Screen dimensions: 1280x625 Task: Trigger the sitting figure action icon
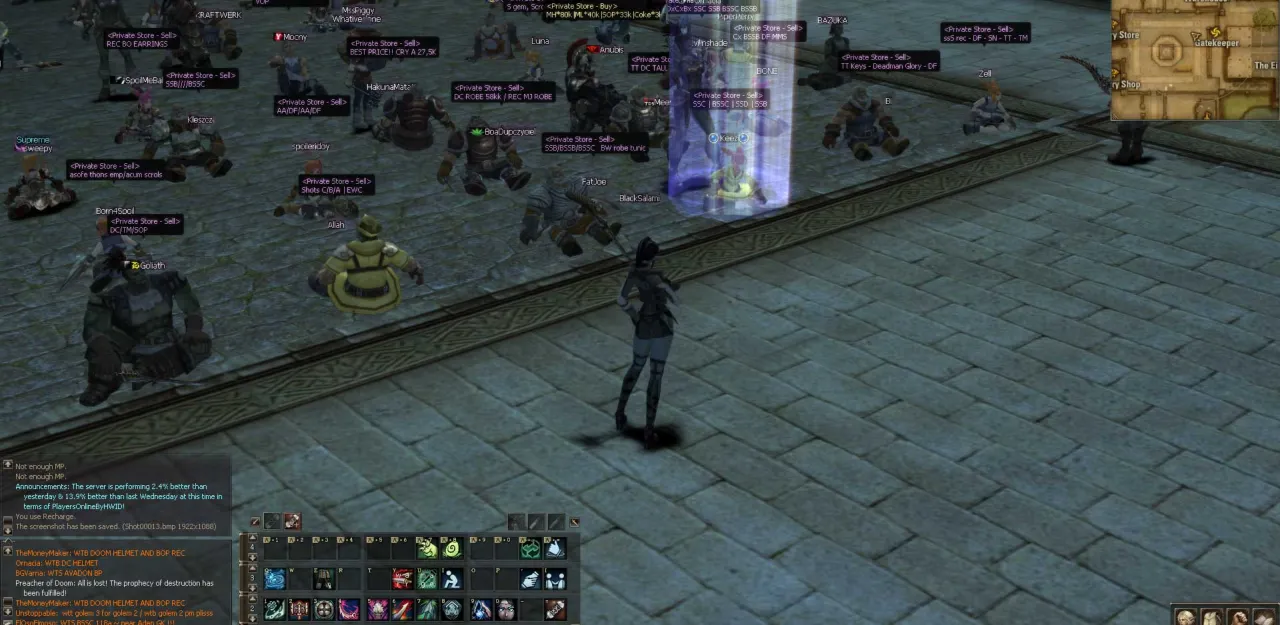click(451, 579)
